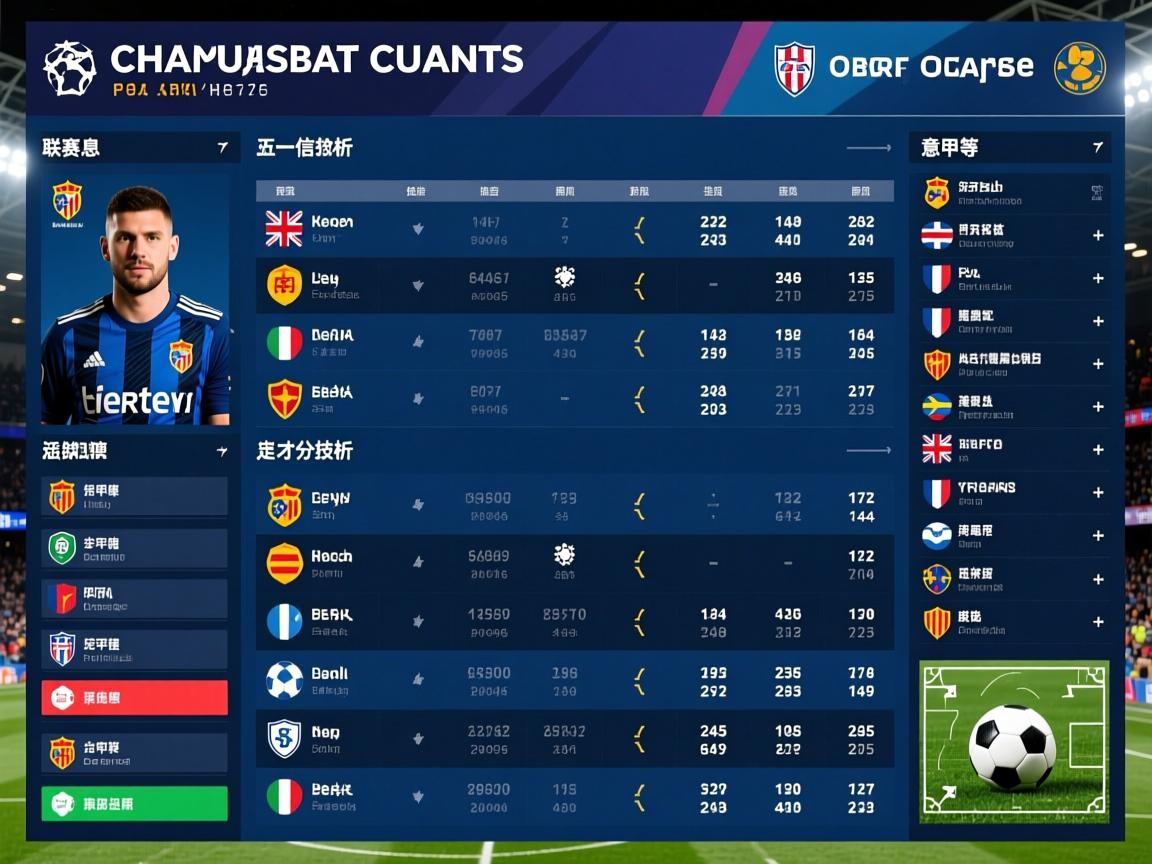Select the club entry with the green shield badge

(x=134, y=548)
